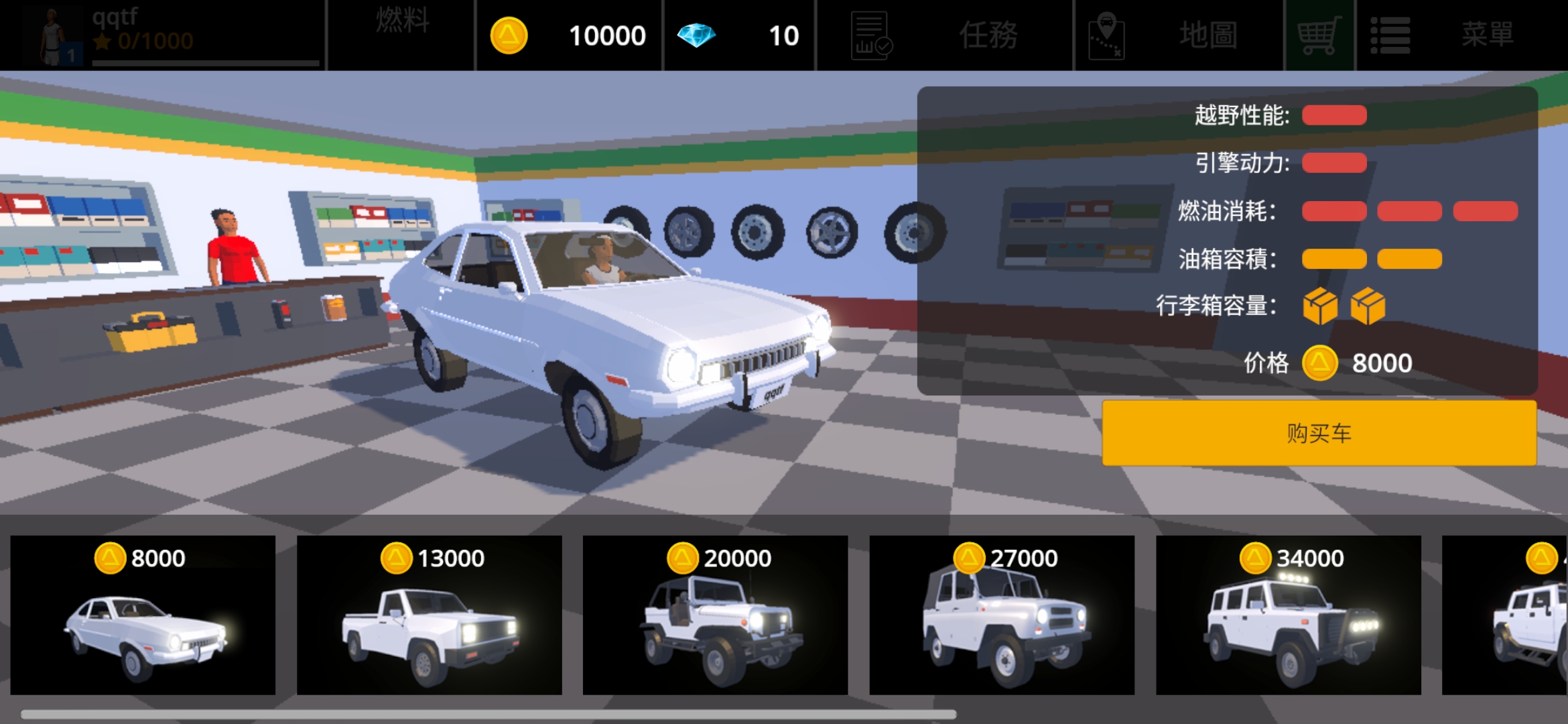Click the car list horizontal scrollbar
The width and height of the screenshot is (1568, 724).
coord(488,715)
